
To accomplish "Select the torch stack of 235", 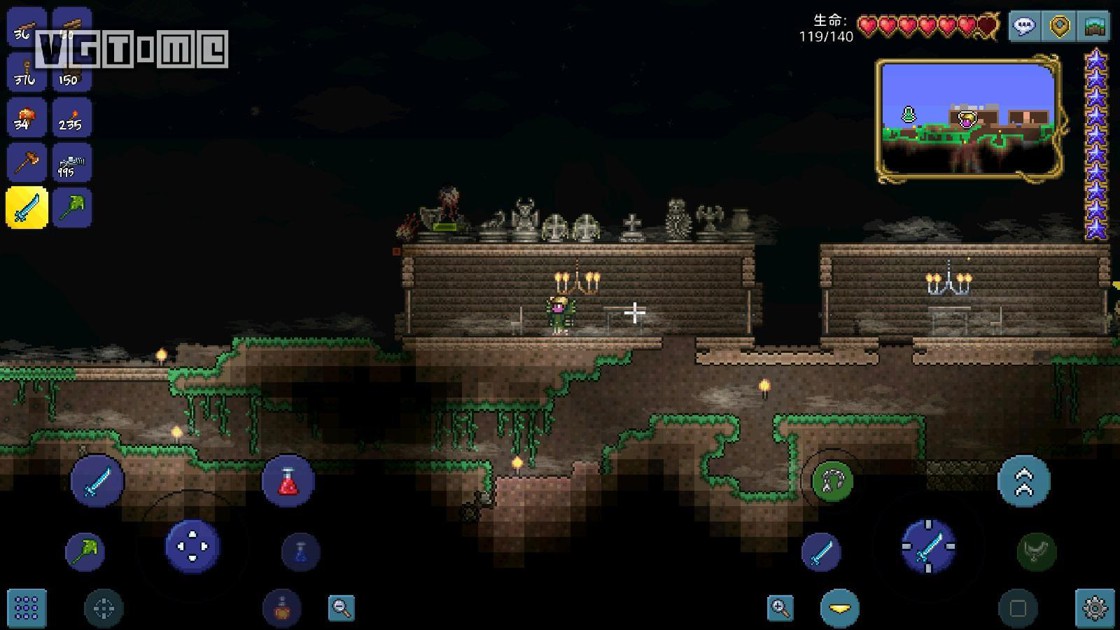I will (72, 118).
